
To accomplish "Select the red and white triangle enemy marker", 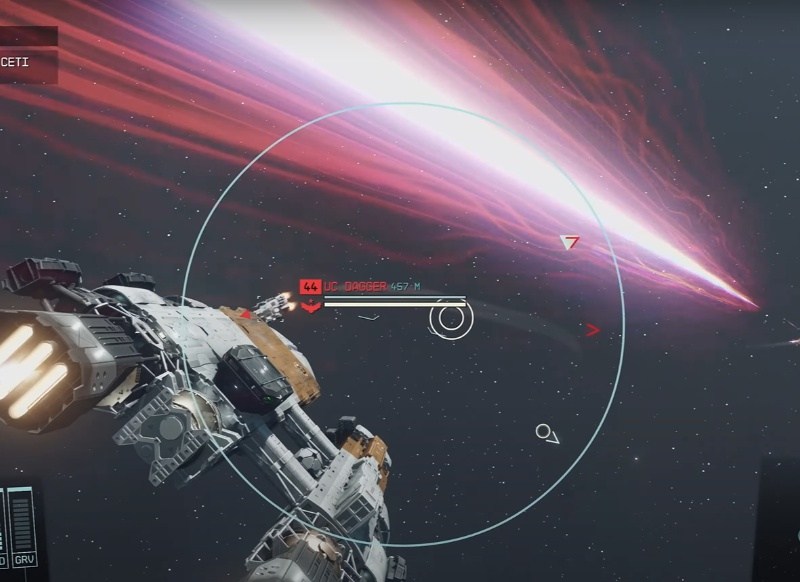I will 570,242.
